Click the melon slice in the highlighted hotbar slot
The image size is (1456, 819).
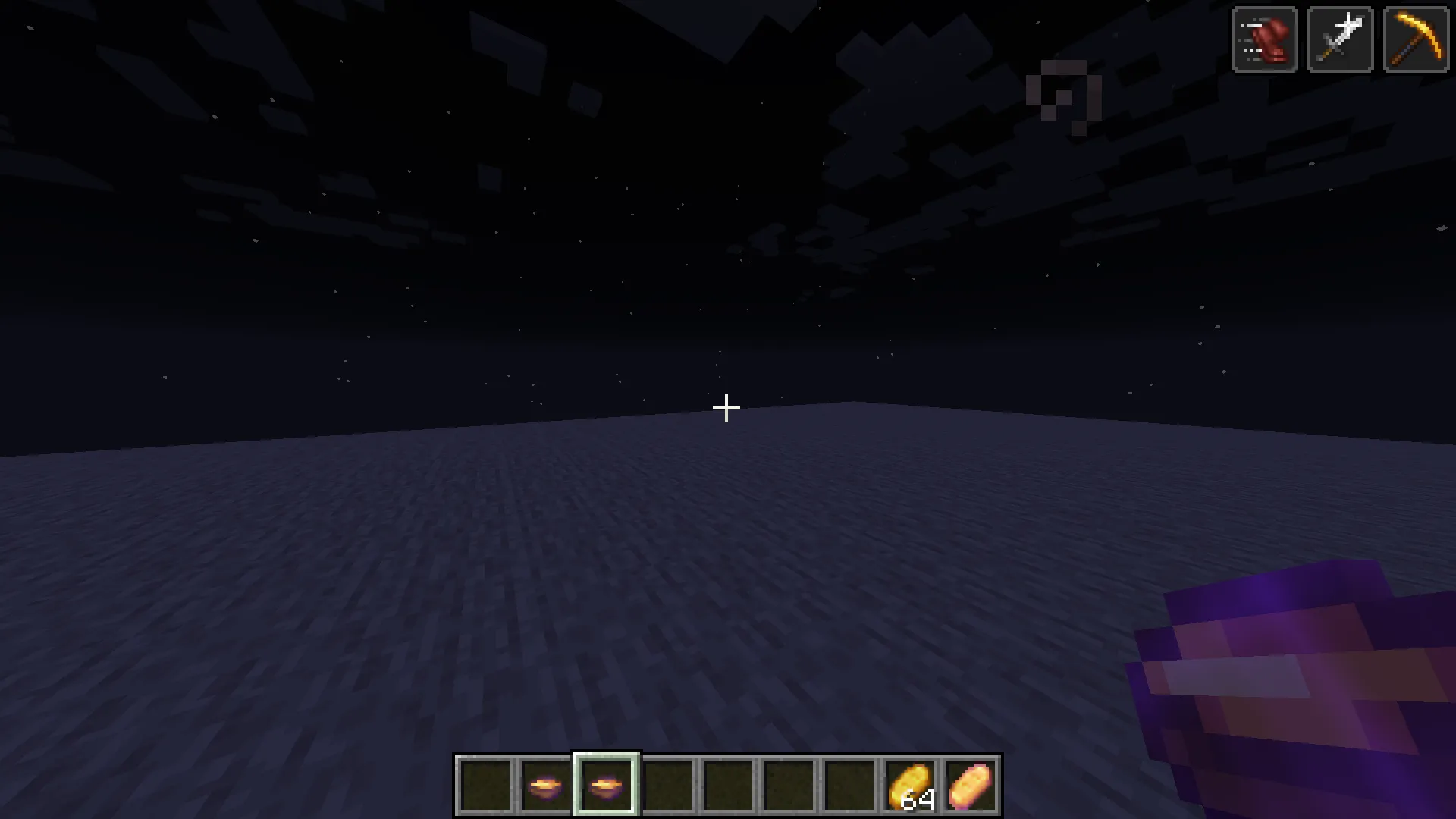pos(604,784)
